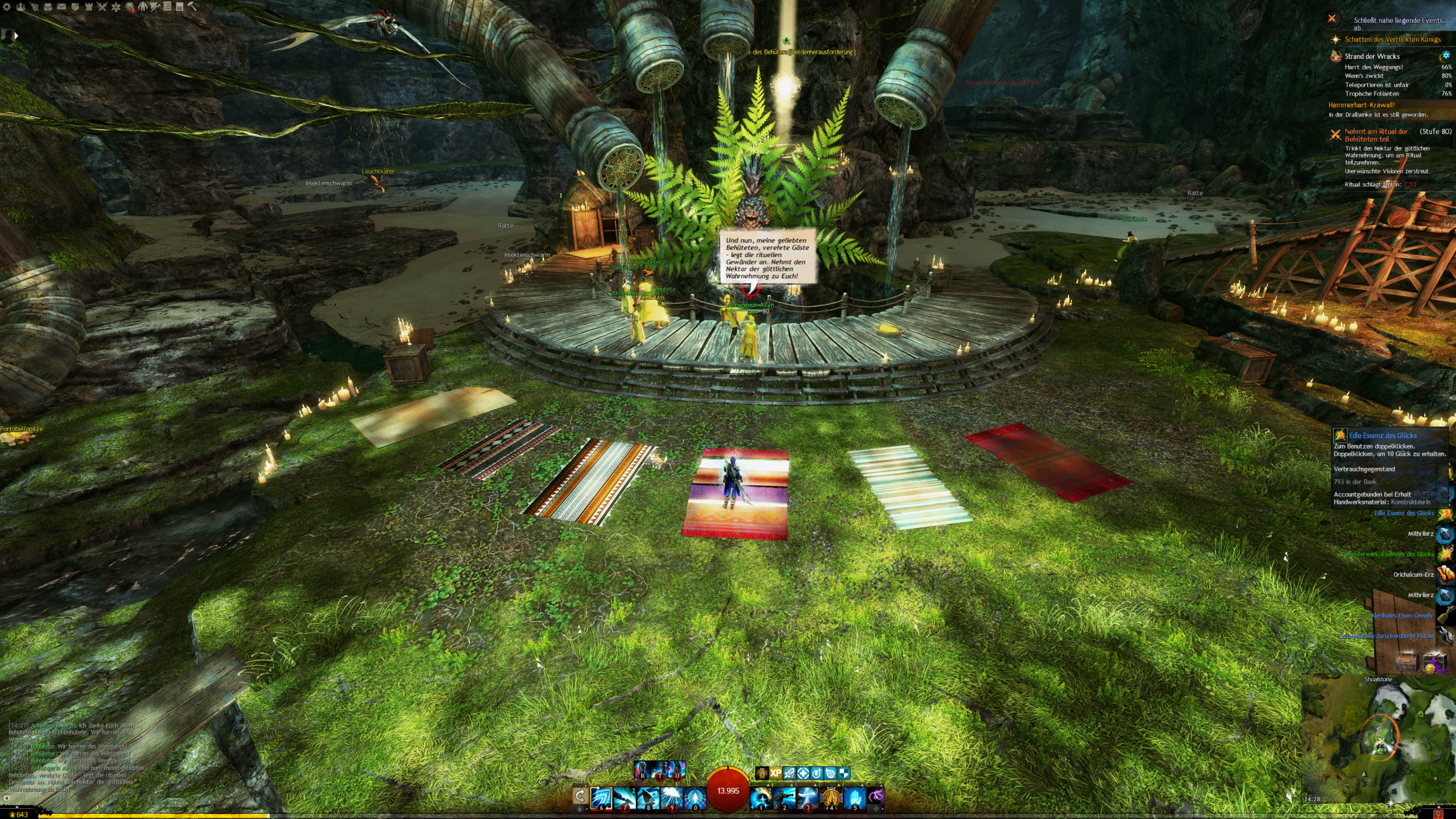This screenshot has width=1456, height=819.
Task: Trigger the profession skill labeled R
Action: pyautogui.click(x=642, y=770)
